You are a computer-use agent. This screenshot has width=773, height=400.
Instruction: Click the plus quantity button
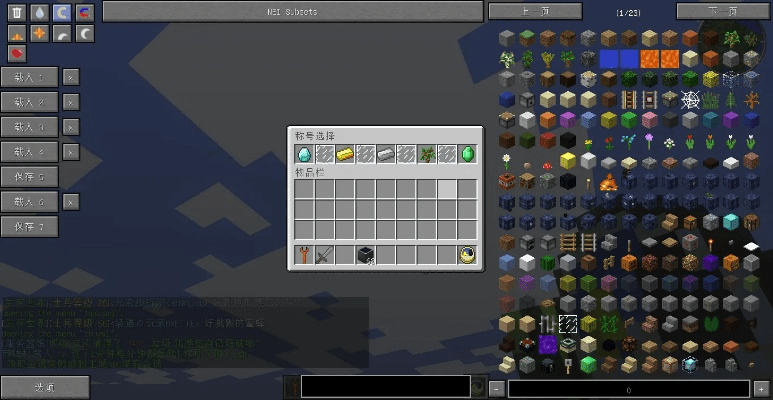tap(760, 388)
